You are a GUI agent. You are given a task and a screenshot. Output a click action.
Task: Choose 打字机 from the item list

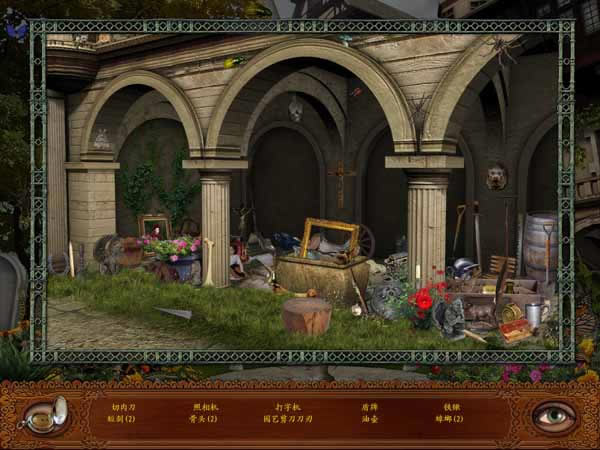pos(287,407)
